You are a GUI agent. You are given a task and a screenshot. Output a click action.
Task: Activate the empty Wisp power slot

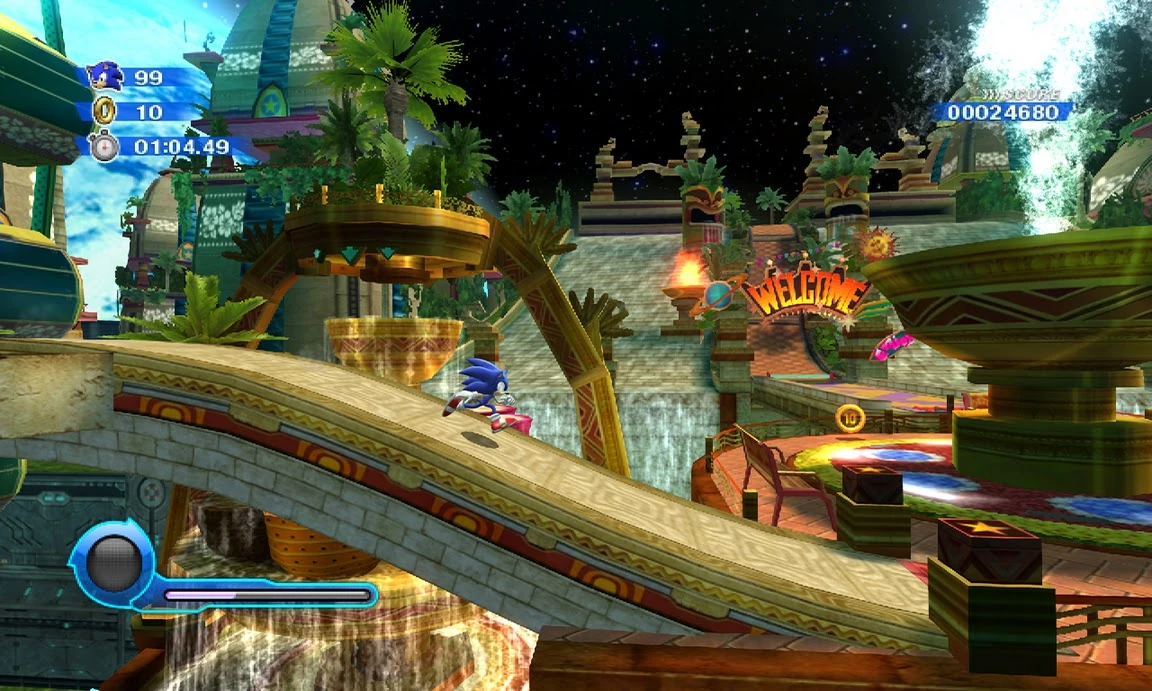point(112,562)
